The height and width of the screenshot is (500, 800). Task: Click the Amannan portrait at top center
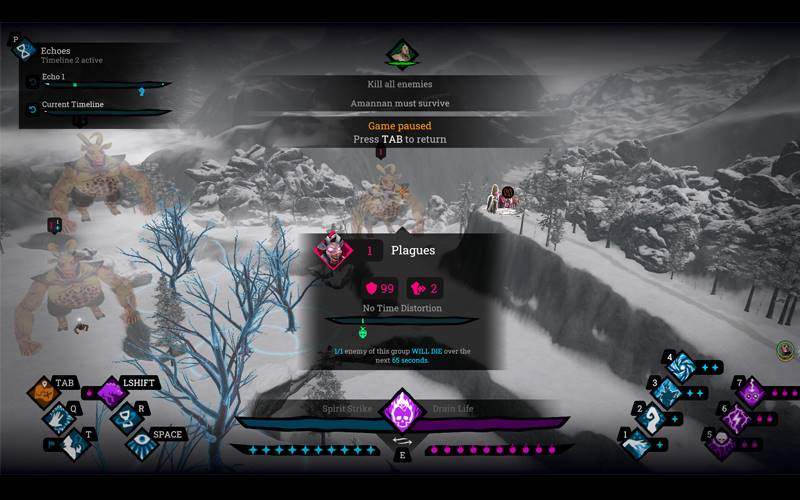pos(402,52)
